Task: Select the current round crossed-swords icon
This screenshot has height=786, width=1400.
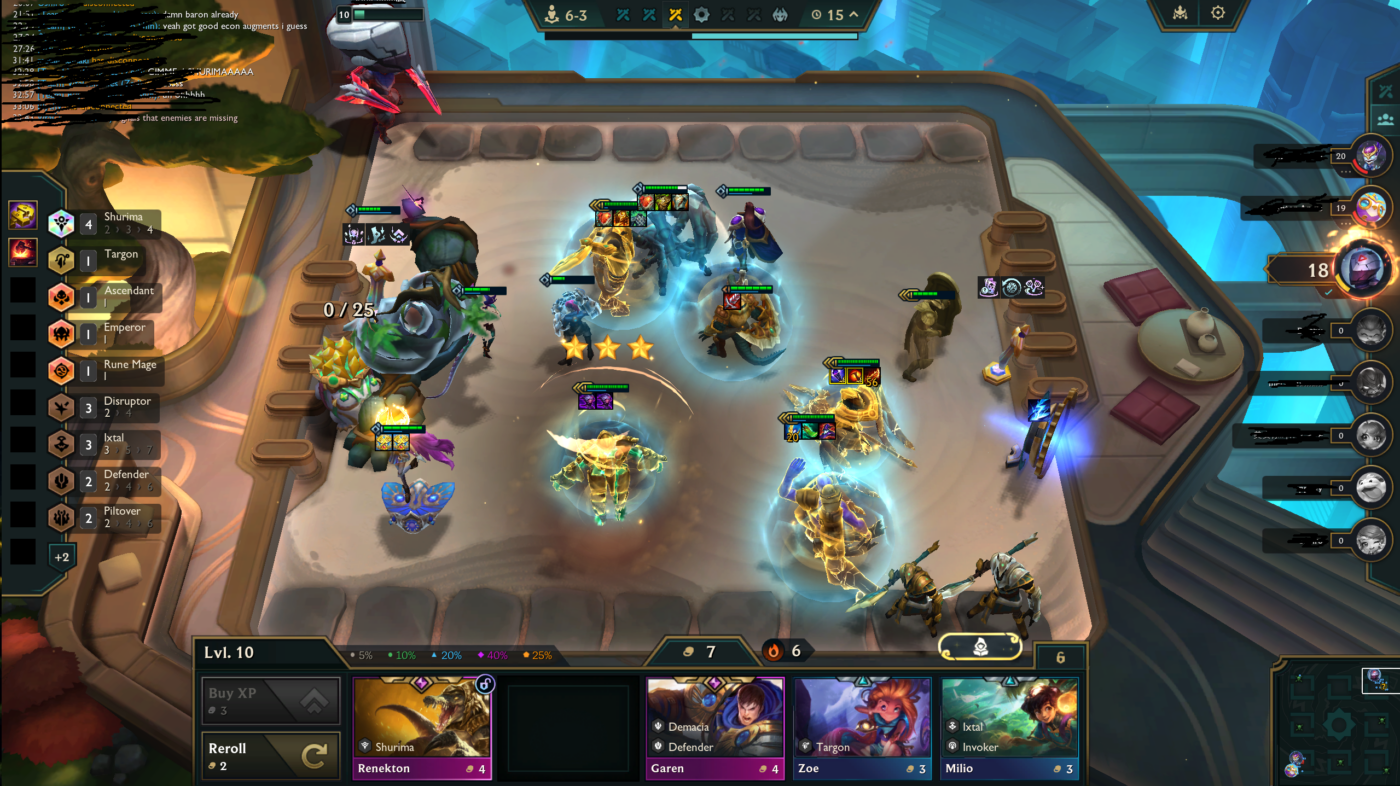Action: [674, 15]
